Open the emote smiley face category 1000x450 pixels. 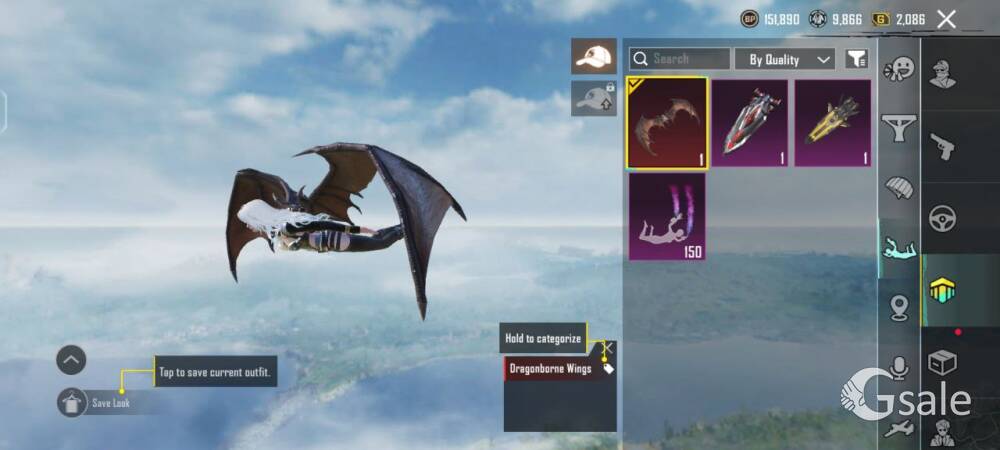point(900,70)
